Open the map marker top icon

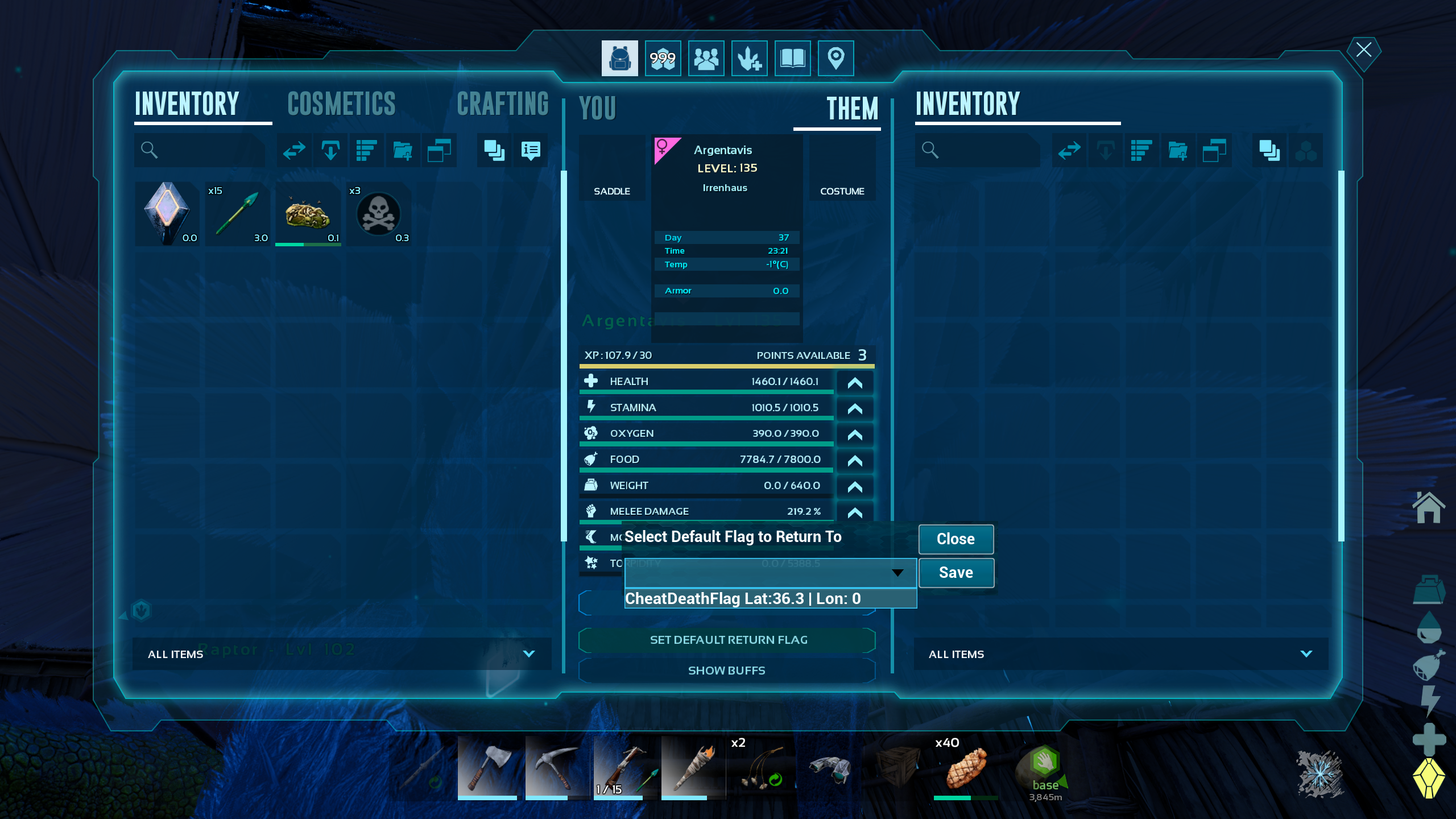click(835, 58)
